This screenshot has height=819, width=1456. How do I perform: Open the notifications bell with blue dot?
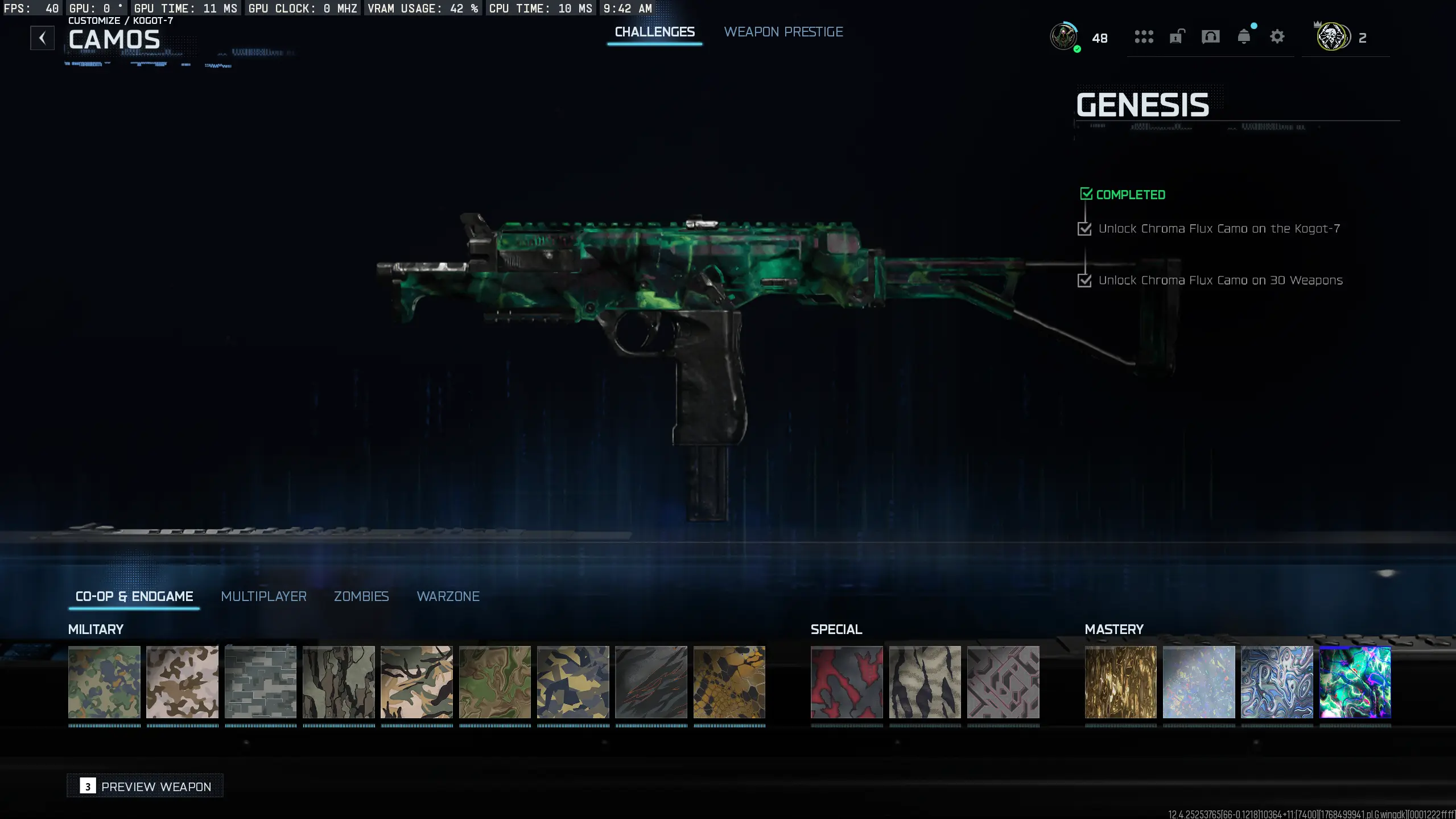pyautogui.click(x=1244, y=38)
